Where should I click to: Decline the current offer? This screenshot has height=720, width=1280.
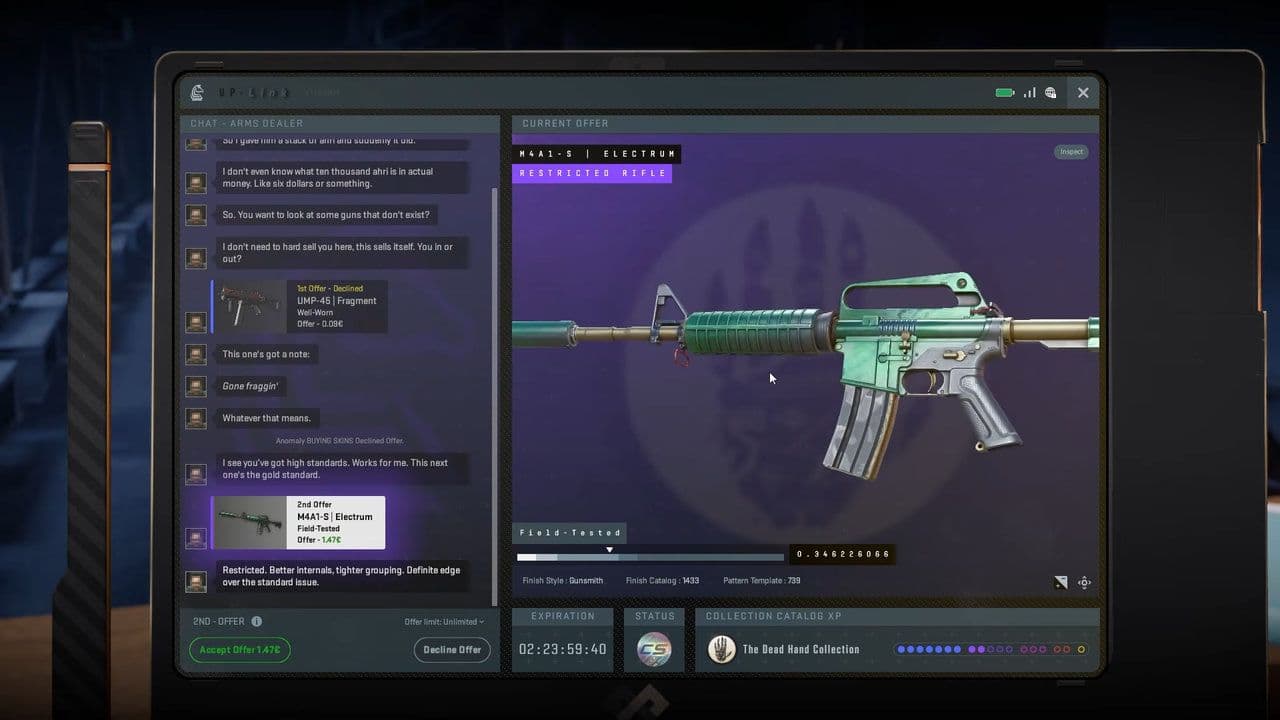pyautogui.click(x=452, y=650)
